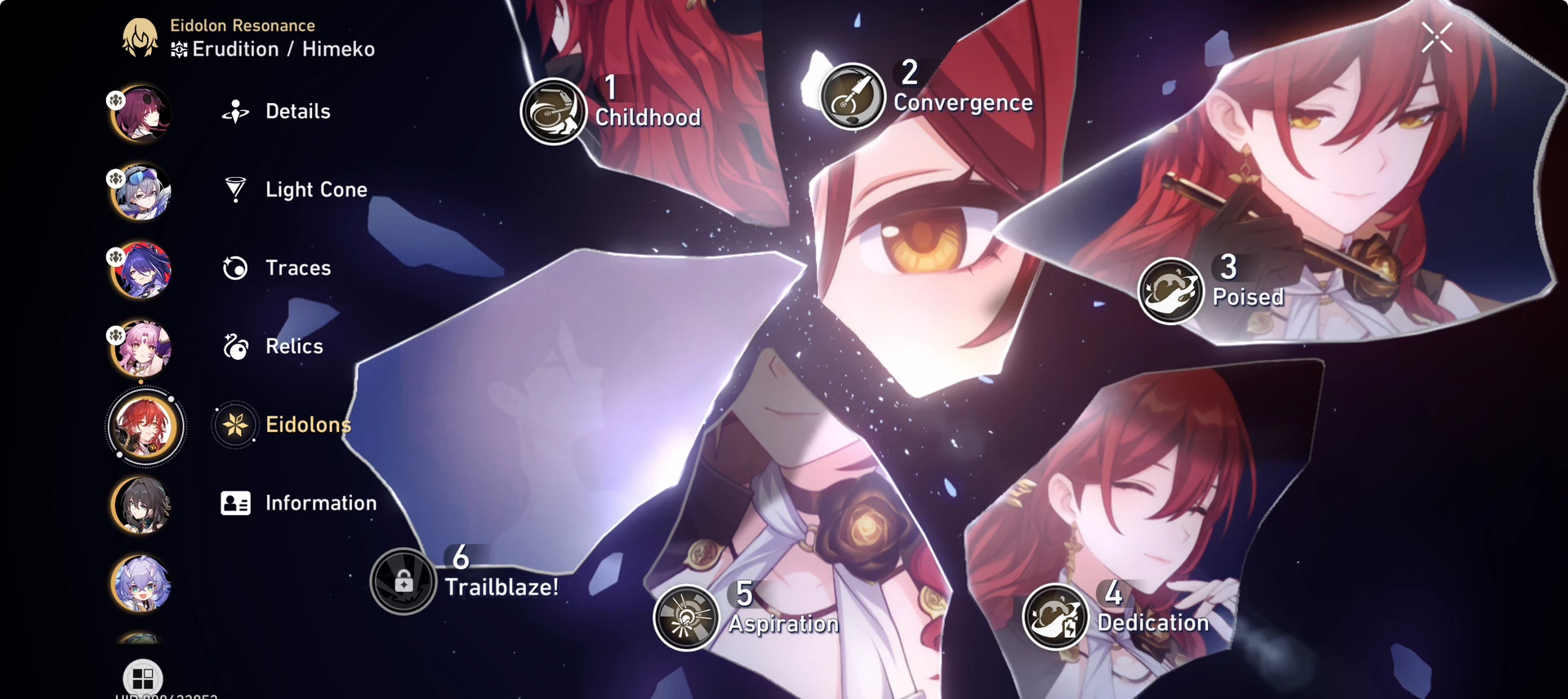The width and height of the screenshot is (1568, 699).
Task: Open the Eidolon 1 Childhood node
Action: click(x=555, y=111)
